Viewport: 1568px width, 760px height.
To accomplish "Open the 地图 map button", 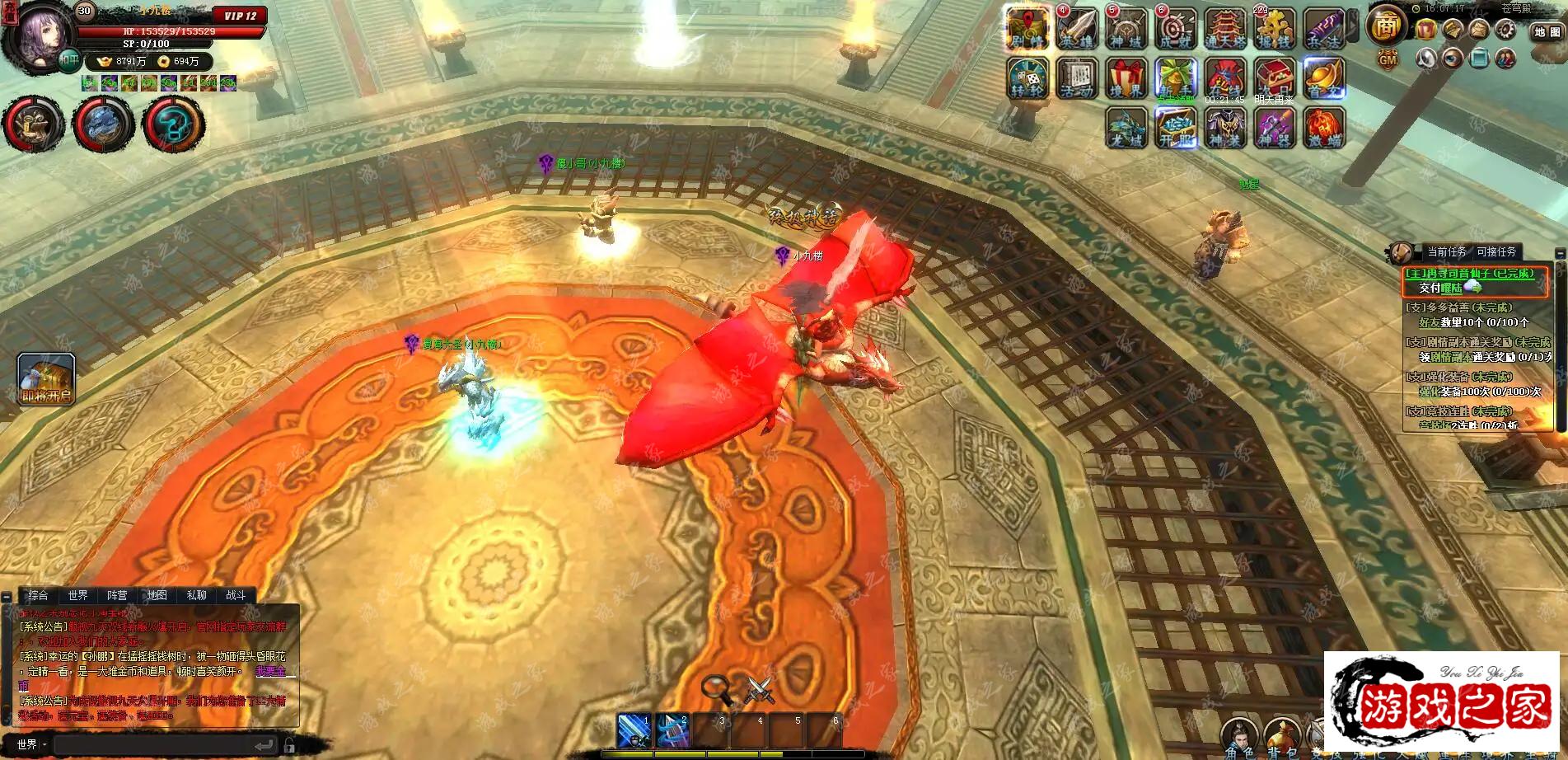I will click(1547, 31).
